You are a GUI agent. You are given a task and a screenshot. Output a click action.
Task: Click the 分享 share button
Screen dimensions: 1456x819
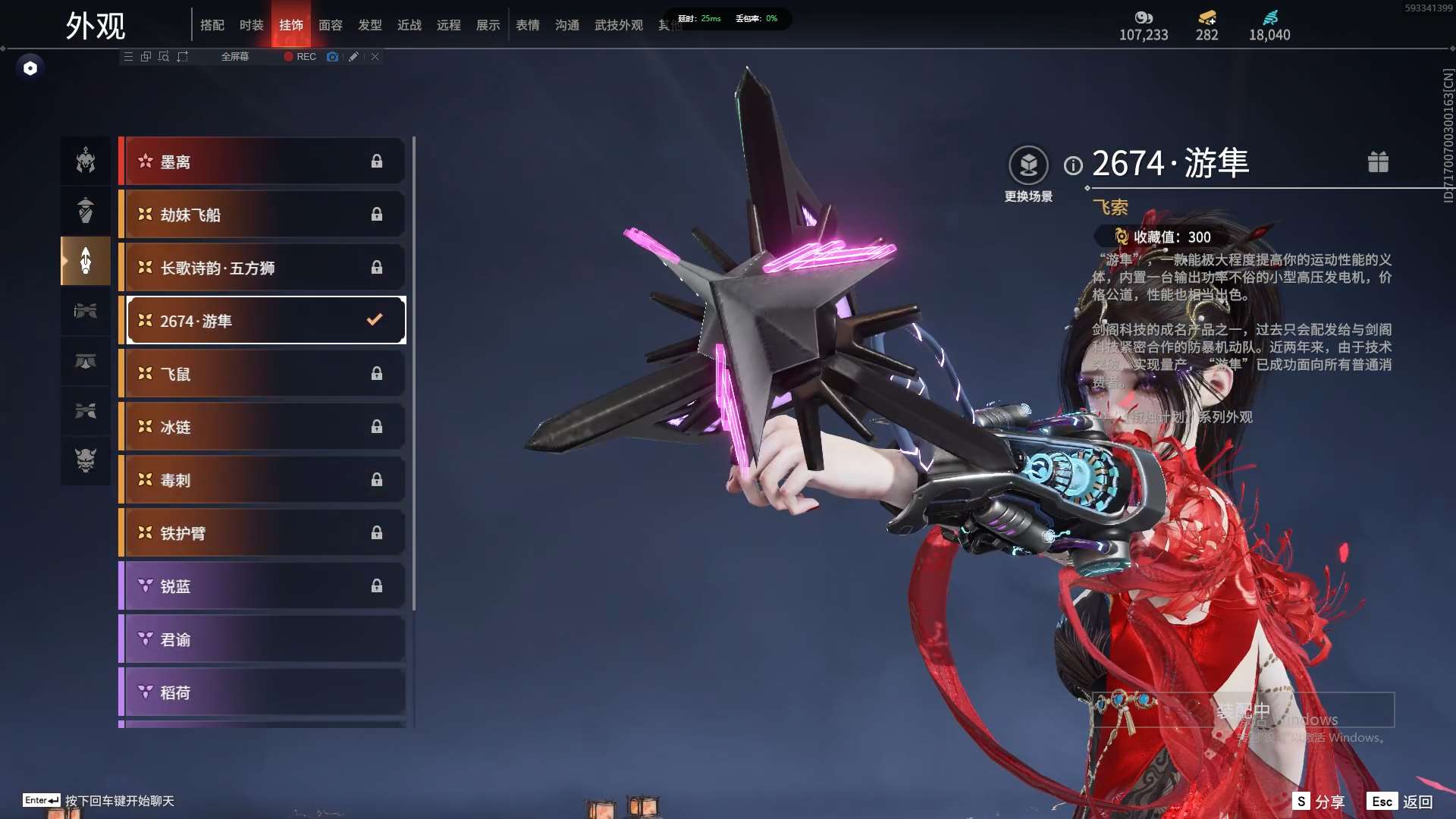click(1319, 802)
